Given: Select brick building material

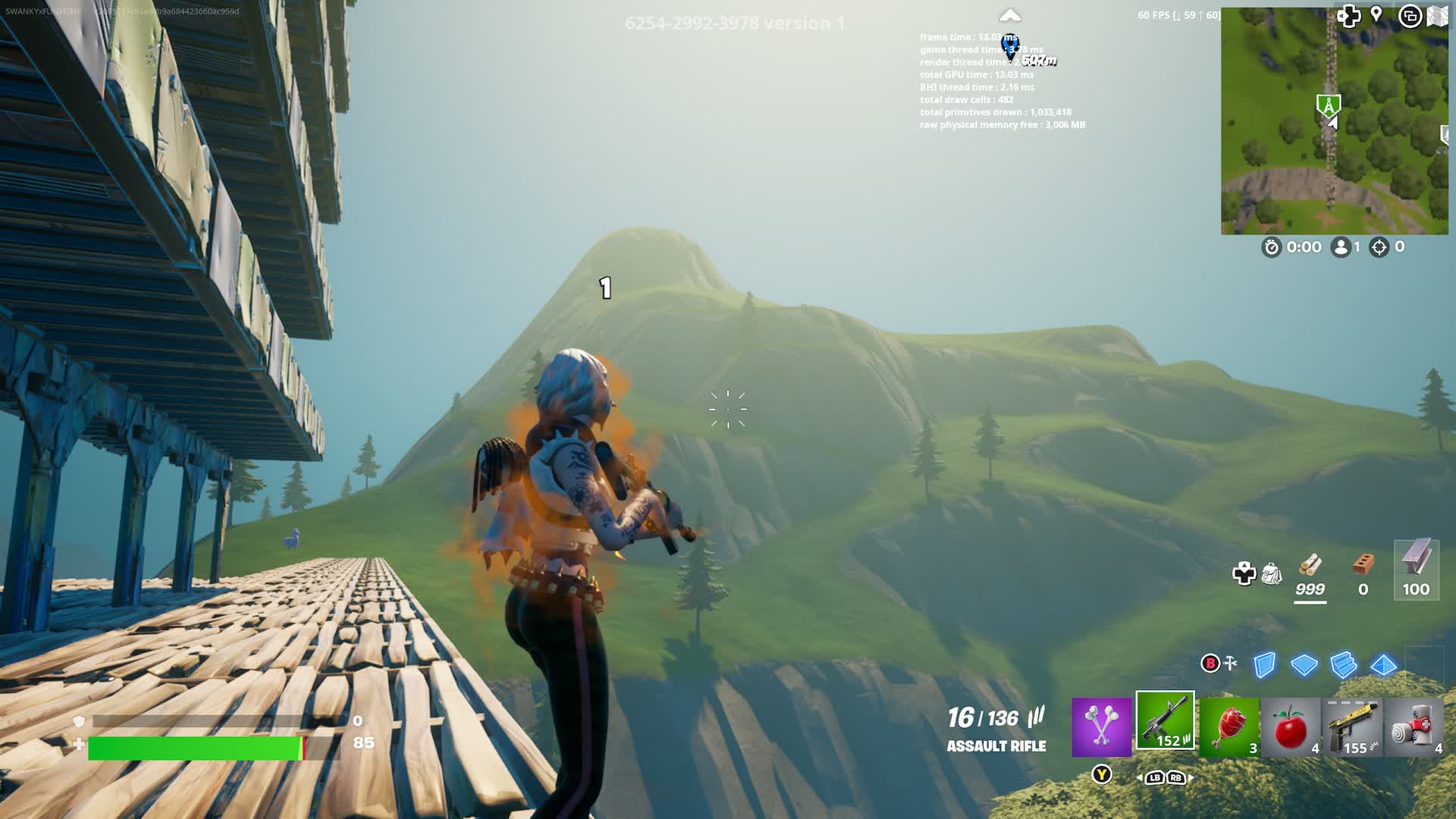Looking at the screenshot, I should pos(1363,575).
